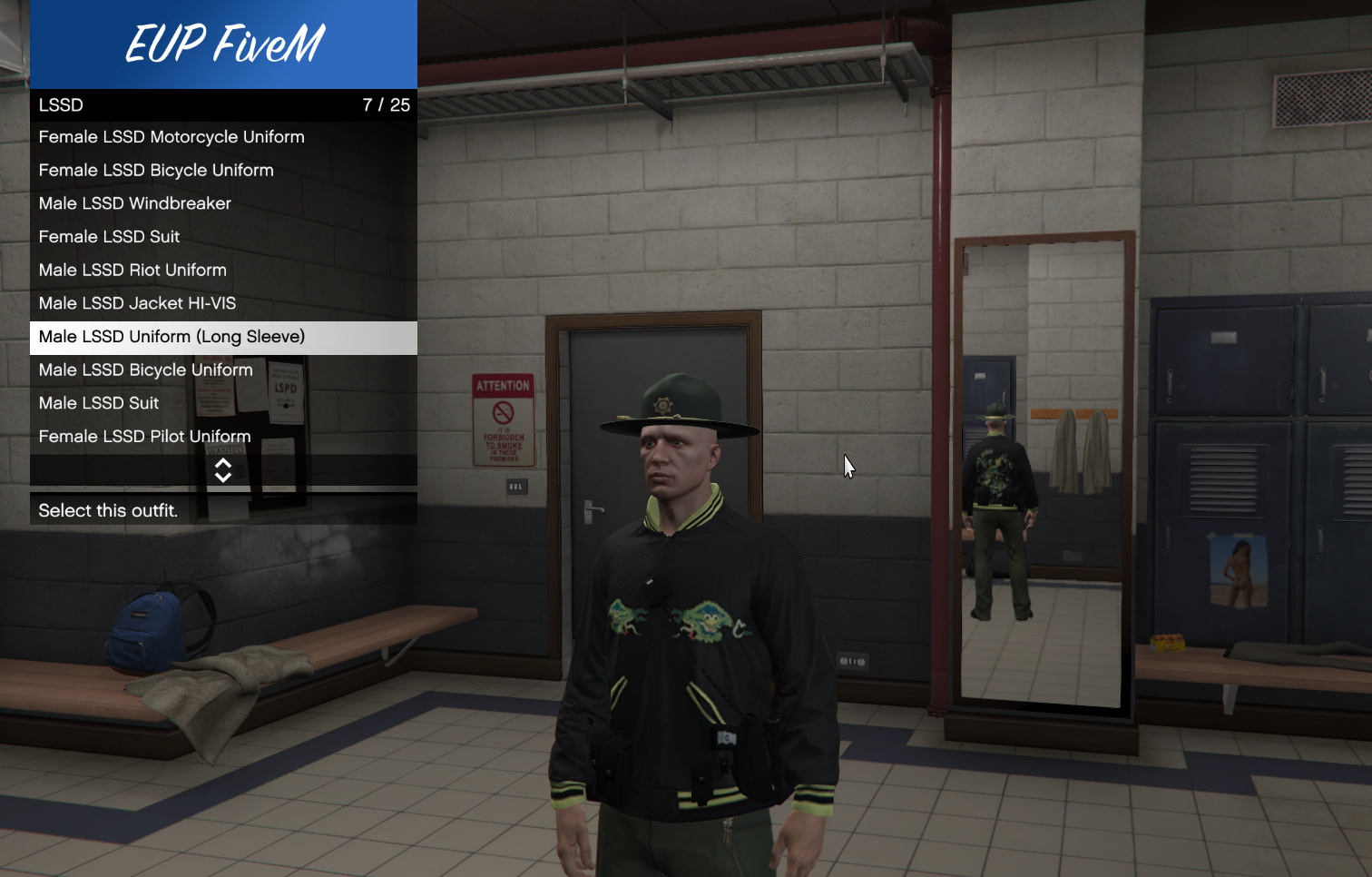This screenshot has width=1372, height=877.
Task: Select the Female LSSD Motorcycle Uniform entry
Action: (171, 136)
